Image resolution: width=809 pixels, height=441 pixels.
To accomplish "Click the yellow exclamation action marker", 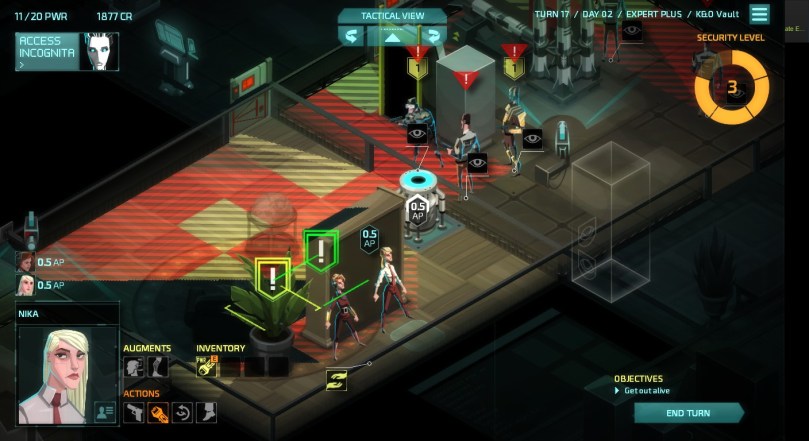I will (x=272, y=277).
